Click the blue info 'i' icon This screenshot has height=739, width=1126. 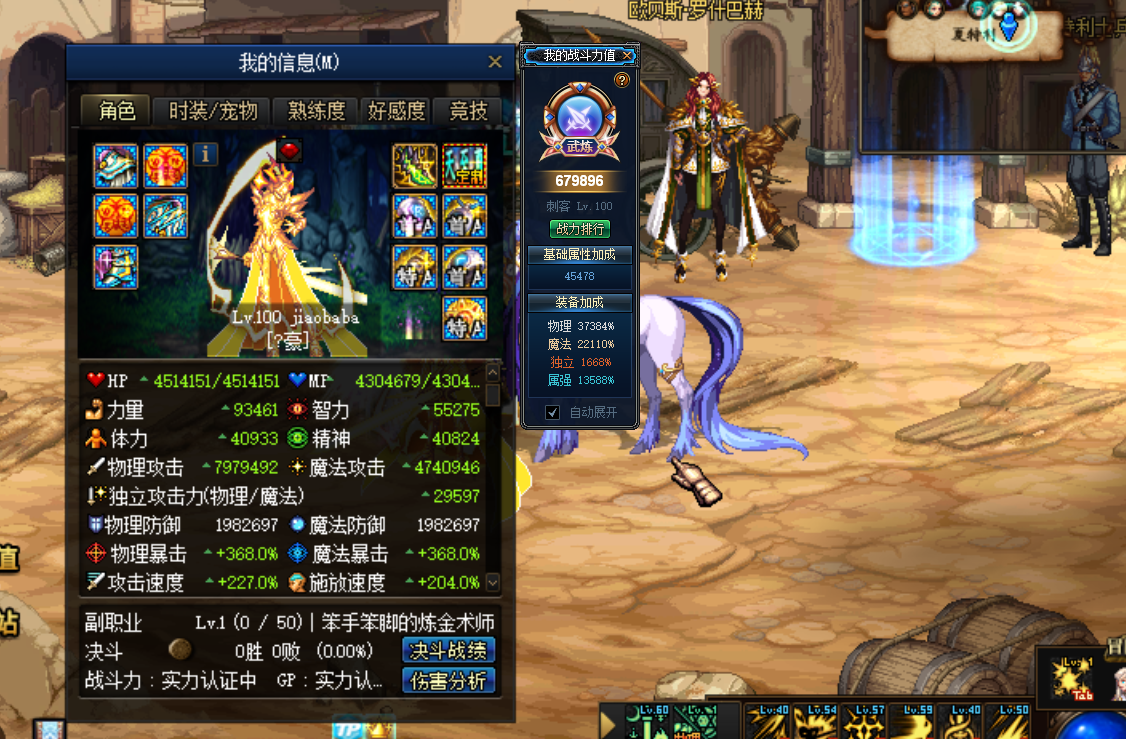205,154
